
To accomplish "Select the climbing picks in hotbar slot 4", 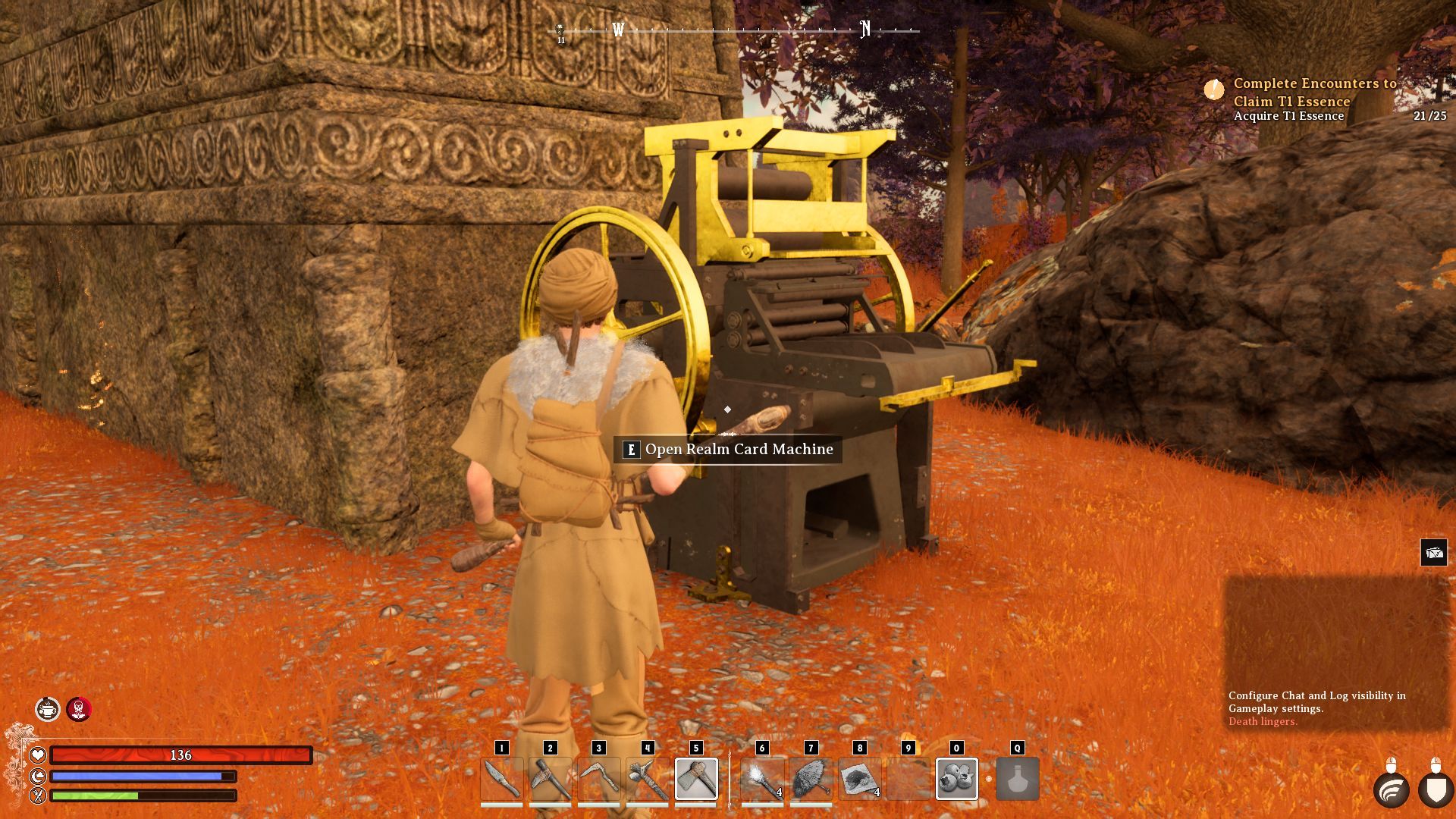I will pyautogui.click(x=647, y=778).
